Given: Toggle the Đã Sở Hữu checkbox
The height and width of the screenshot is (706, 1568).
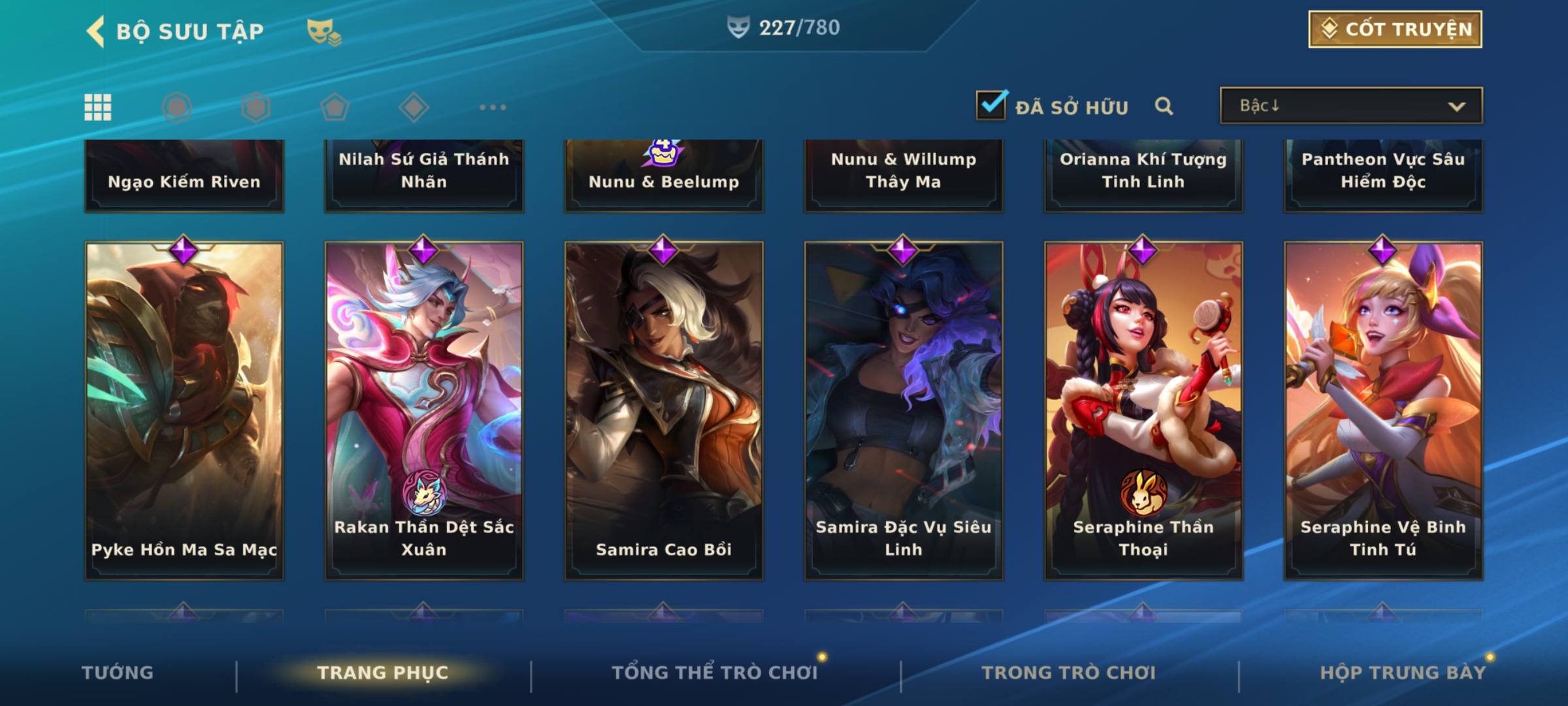Looking at the screenshot, I should pos(991,105).
